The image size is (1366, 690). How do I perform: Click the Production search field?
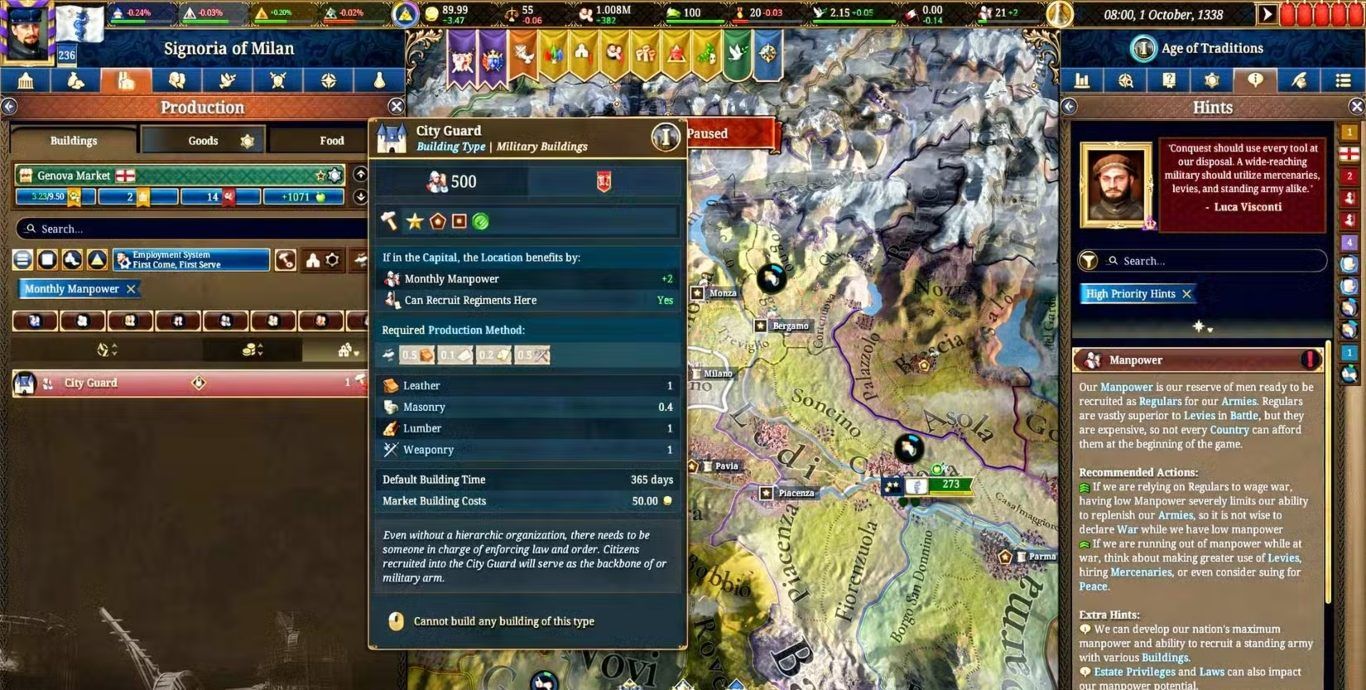coord(190,229)
